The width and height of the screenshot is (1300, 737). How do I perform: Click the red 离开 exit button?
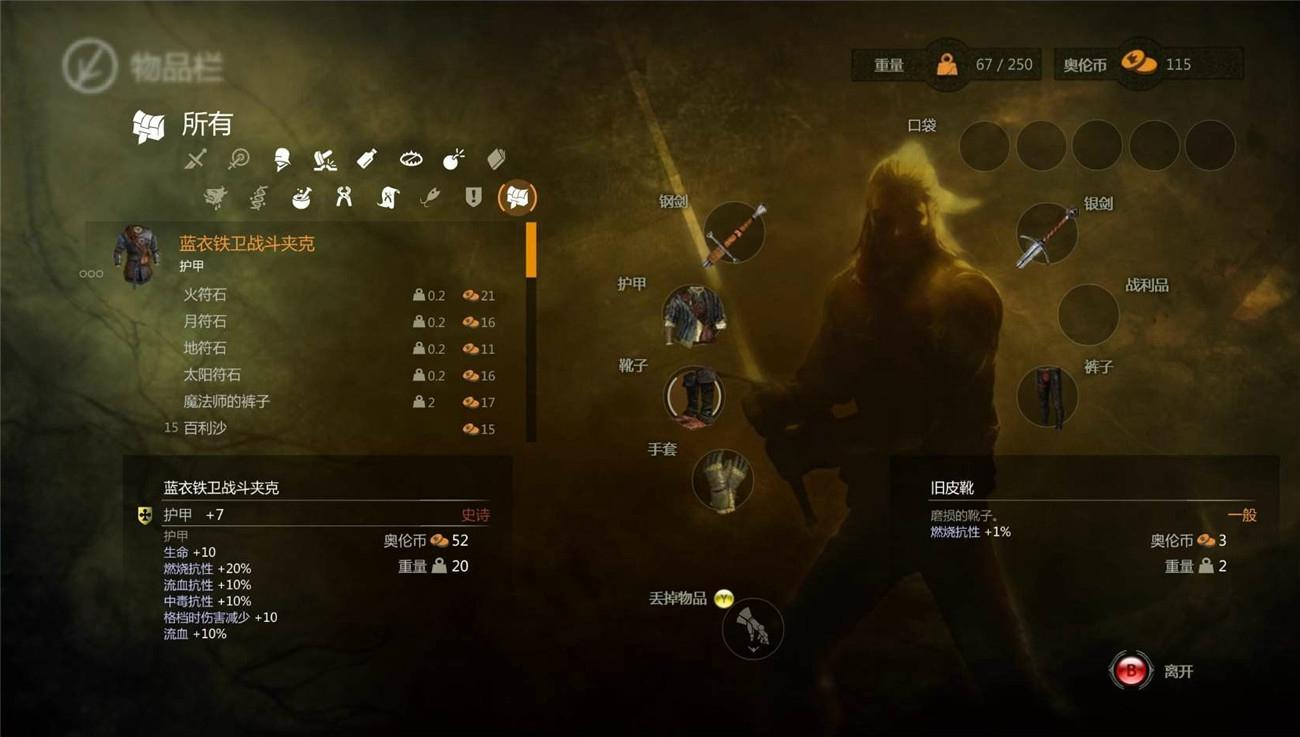click(x=1131, y=672)
